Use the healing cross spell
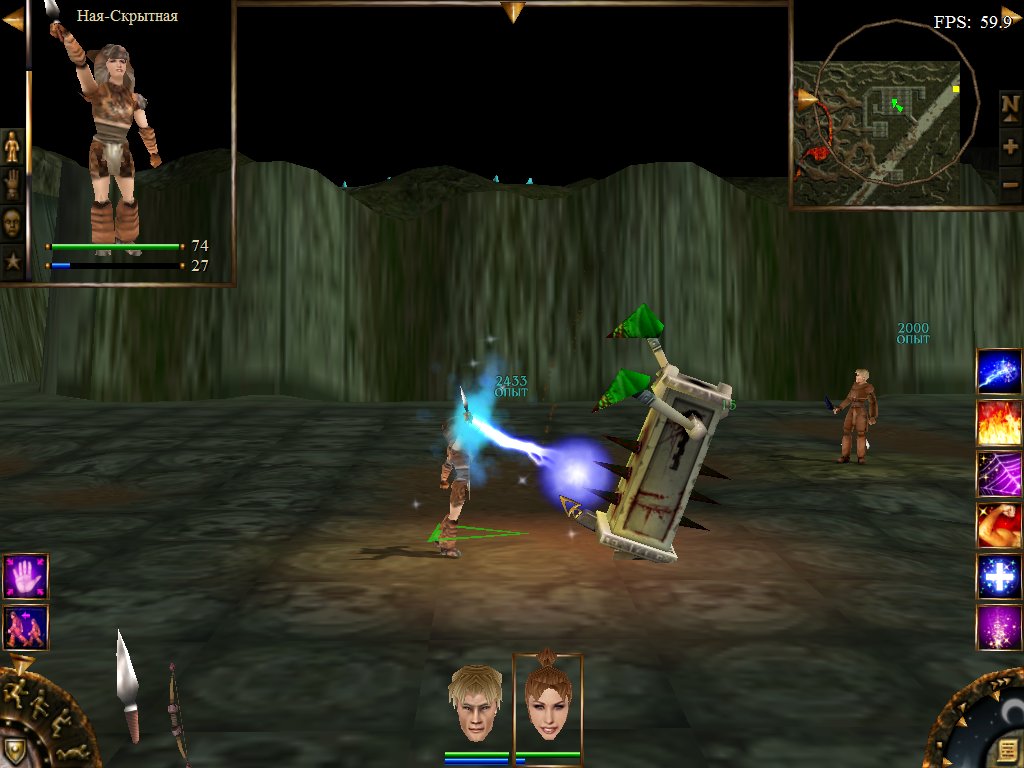Image resolution: width=1024 pixels, height=768 pixels. [x=998, y=577]
